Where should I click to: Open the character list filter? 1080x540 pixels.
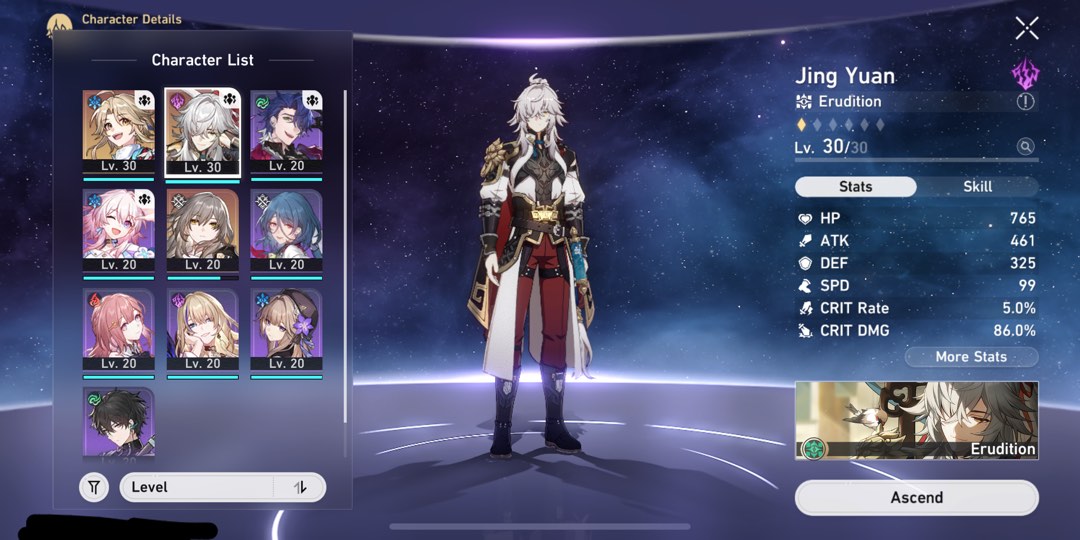click(94, 487)
